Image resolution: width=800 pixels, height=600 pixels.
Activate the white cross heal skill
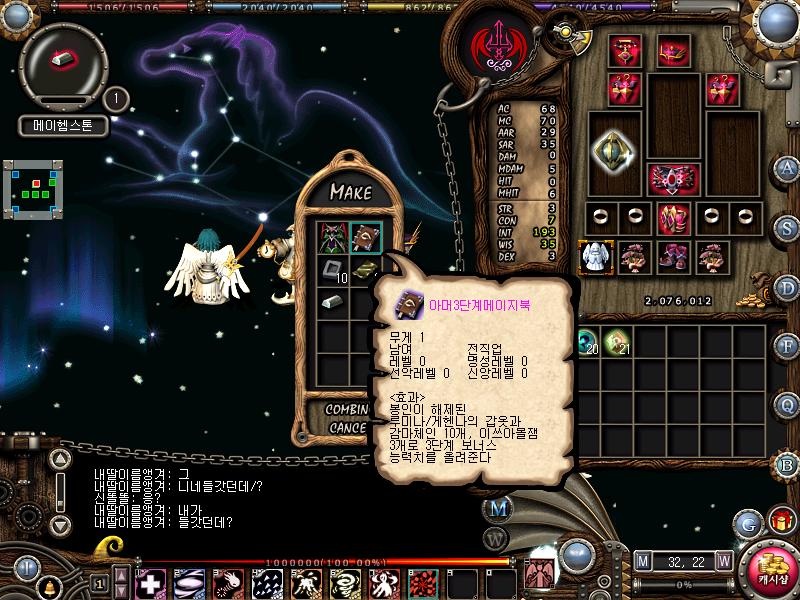click(152, 582)
